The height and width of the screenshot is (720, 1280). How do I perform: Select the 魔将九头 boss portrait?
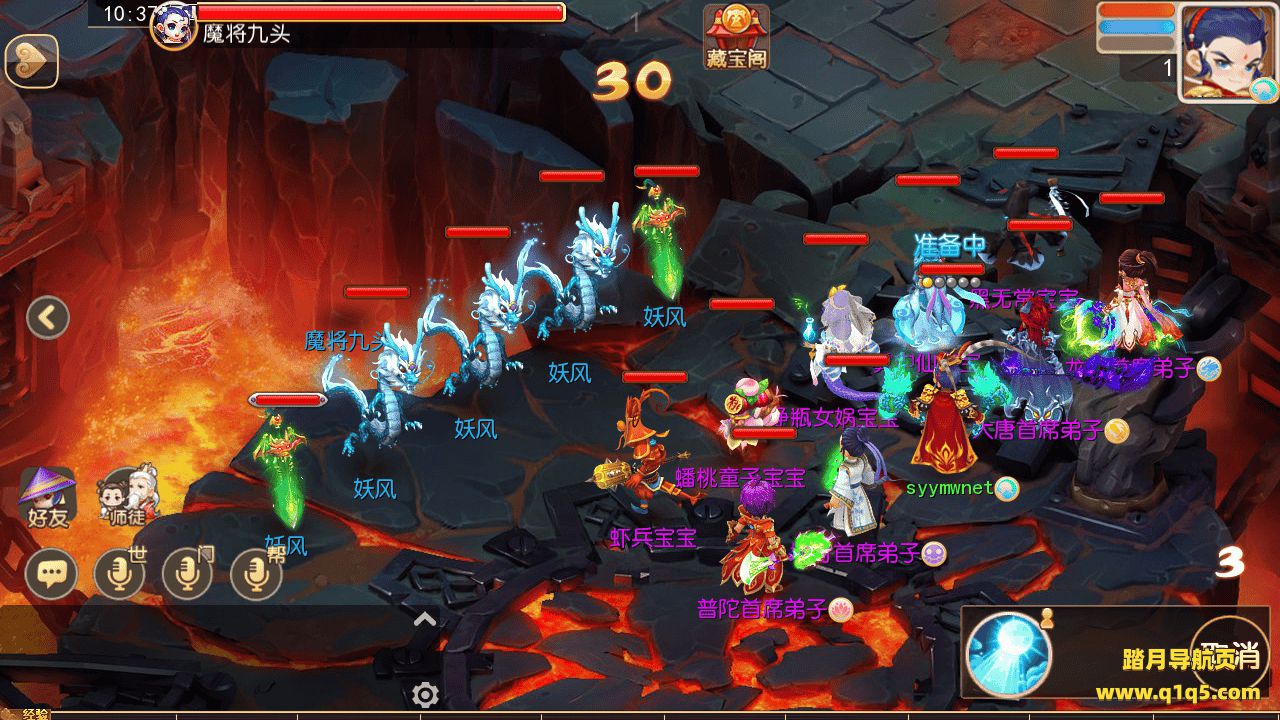[x=172, y=24]
